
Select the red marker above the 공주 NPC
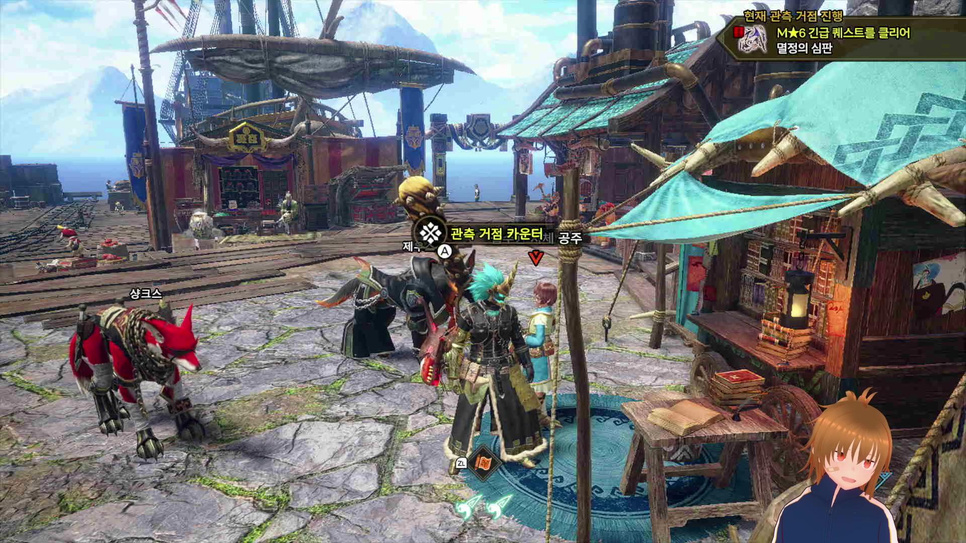[x=537, y=258]
